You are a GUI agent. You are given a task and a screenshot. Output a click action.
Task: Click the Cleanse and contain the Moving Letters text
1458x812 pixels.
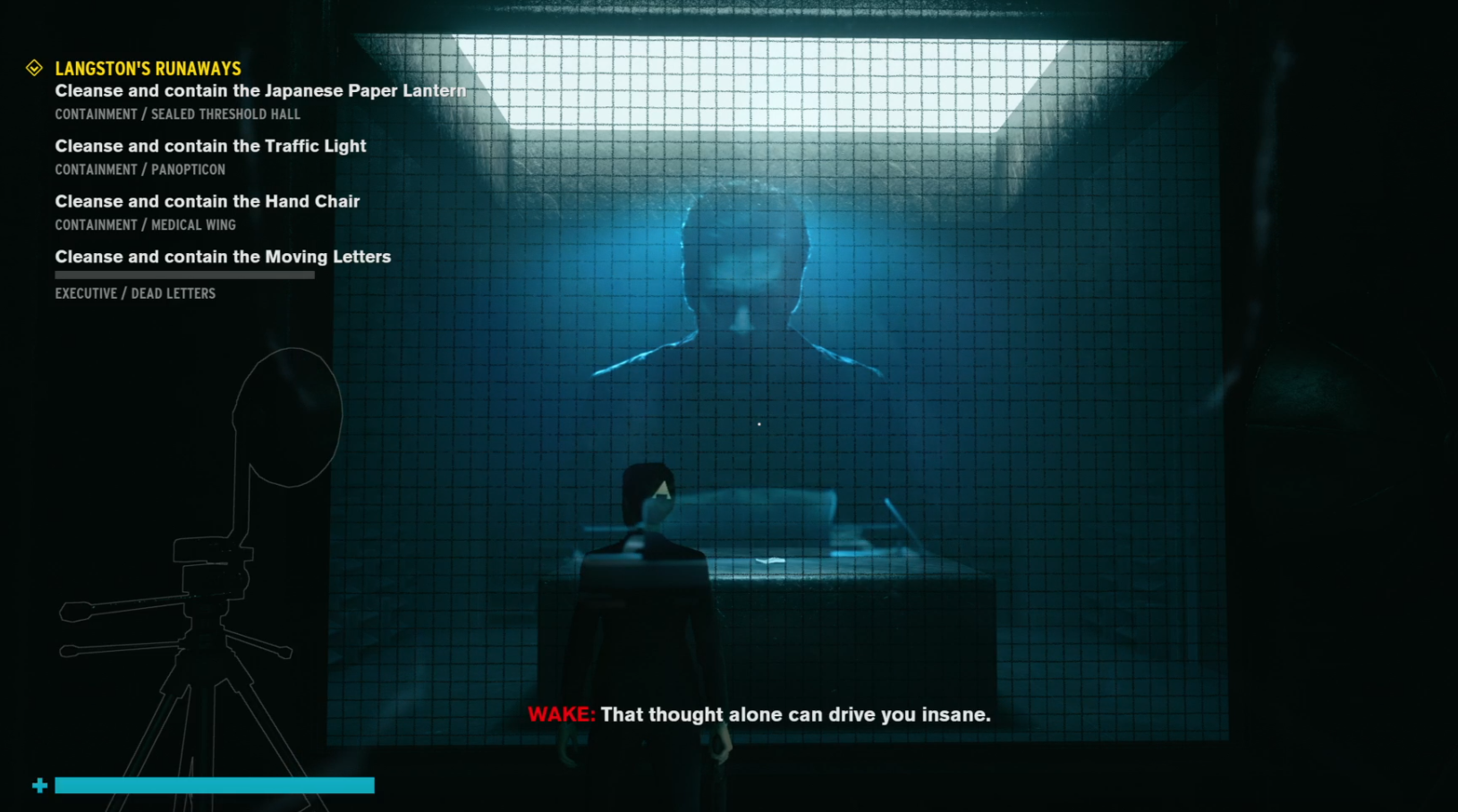coord(222,257)
